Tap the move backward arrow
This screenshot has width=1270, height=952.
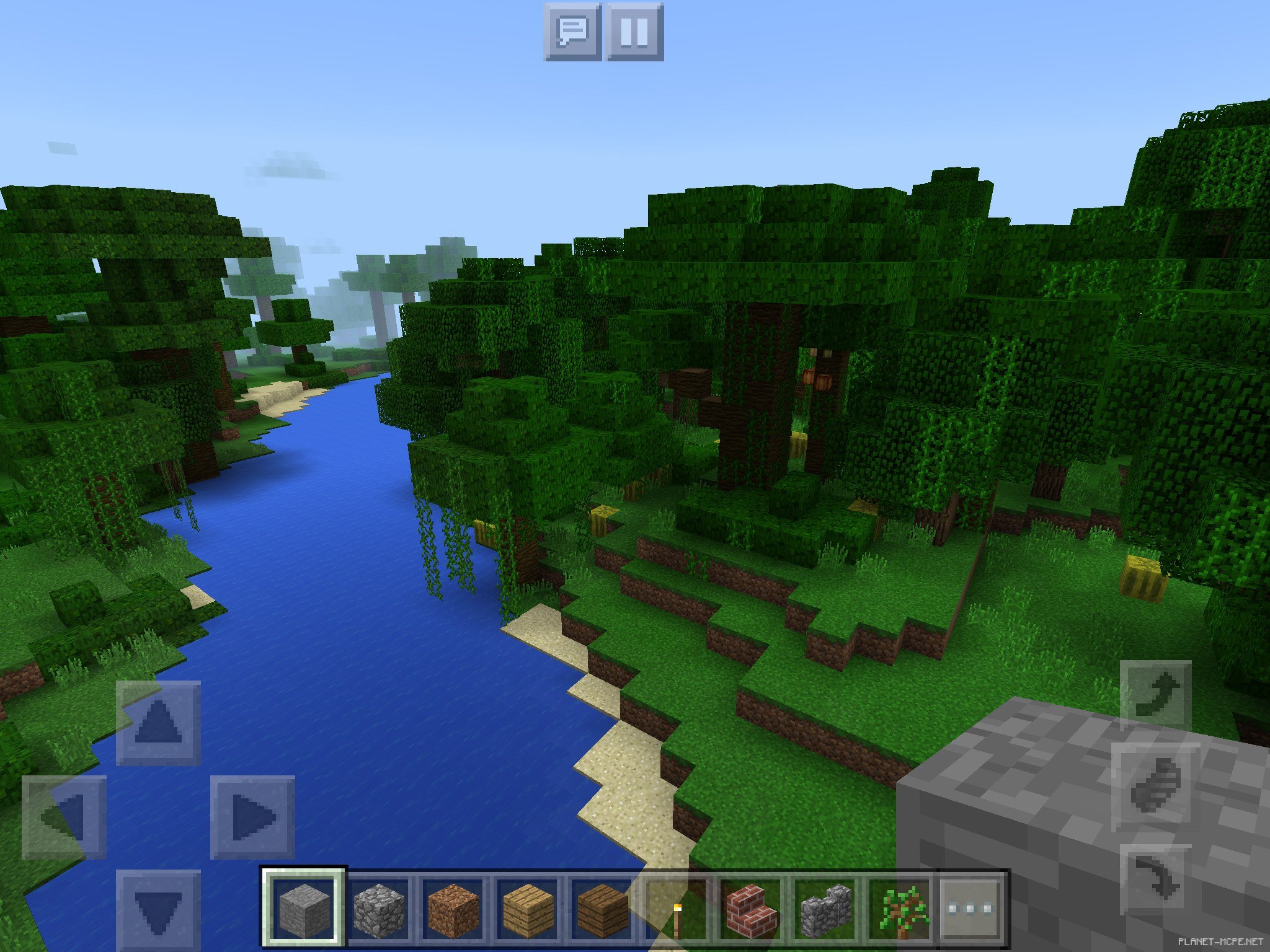[x=159, y=910]
